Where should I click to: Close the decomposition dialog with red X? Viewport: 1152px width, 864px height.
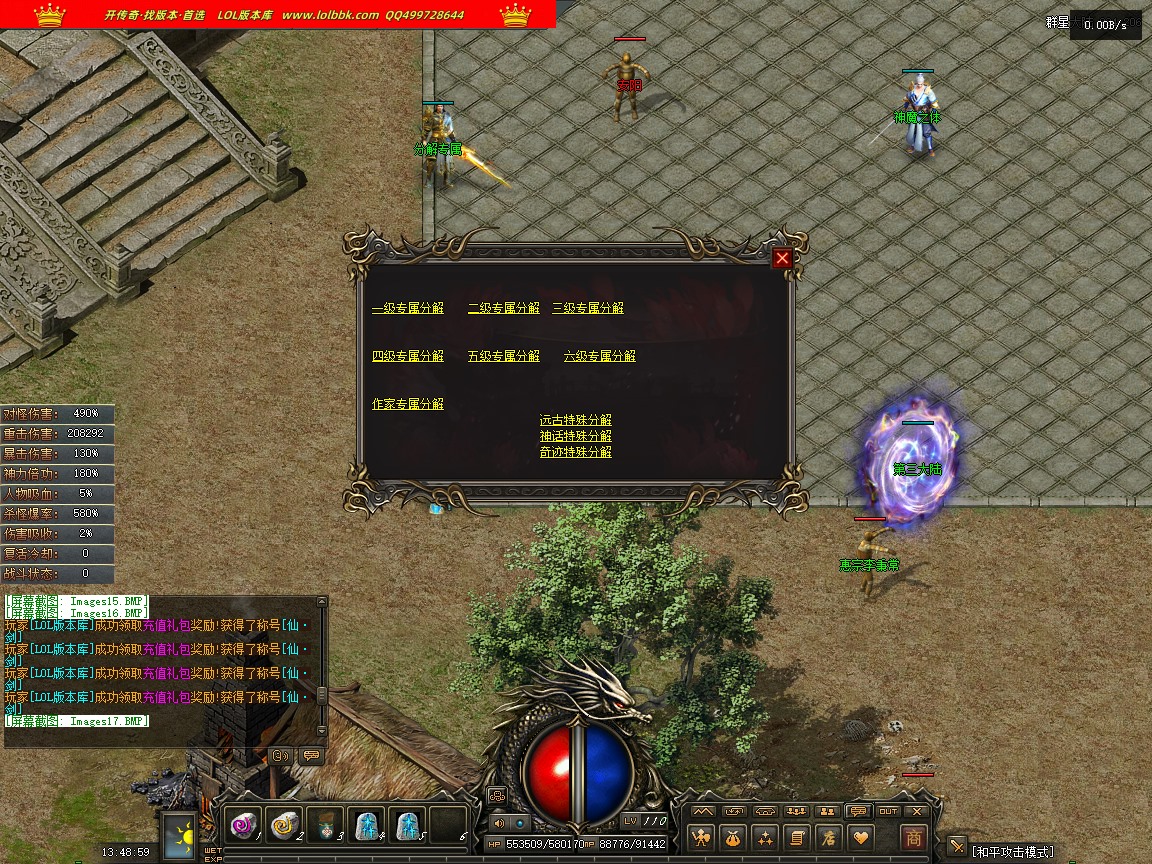pyautogui.click(x=782, y=258)
